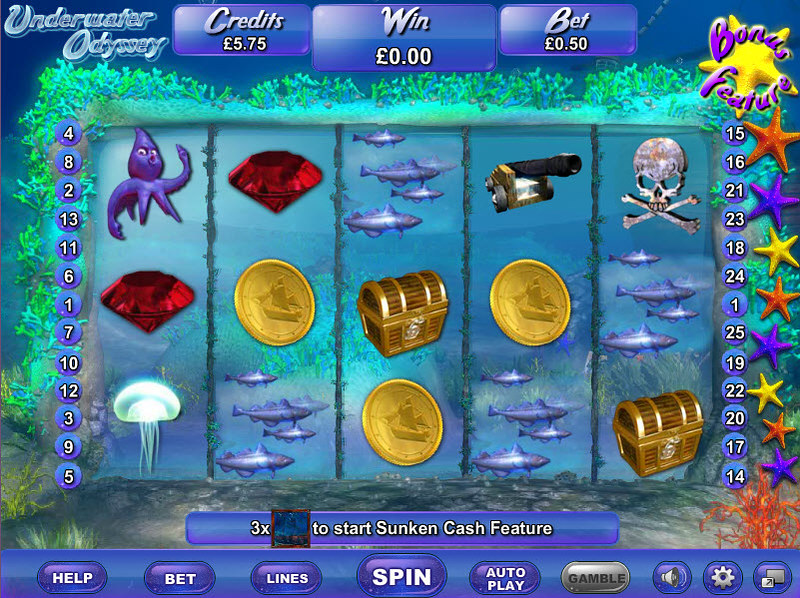The image size is (800, 598).
Task: Toggle sound with the speaker icon
Action: [671, 577]
